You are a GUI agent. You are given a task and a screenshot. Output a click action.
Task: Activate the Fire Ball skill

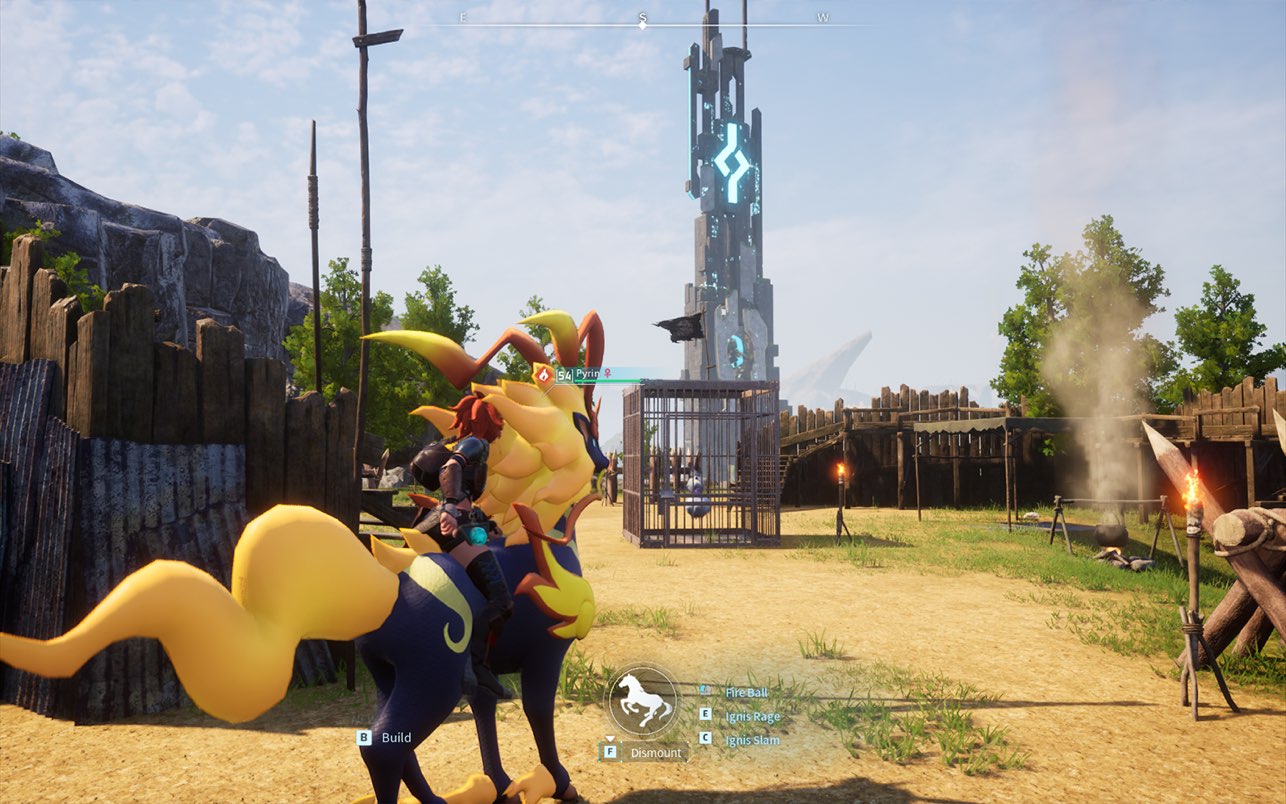tap(746, 692)
